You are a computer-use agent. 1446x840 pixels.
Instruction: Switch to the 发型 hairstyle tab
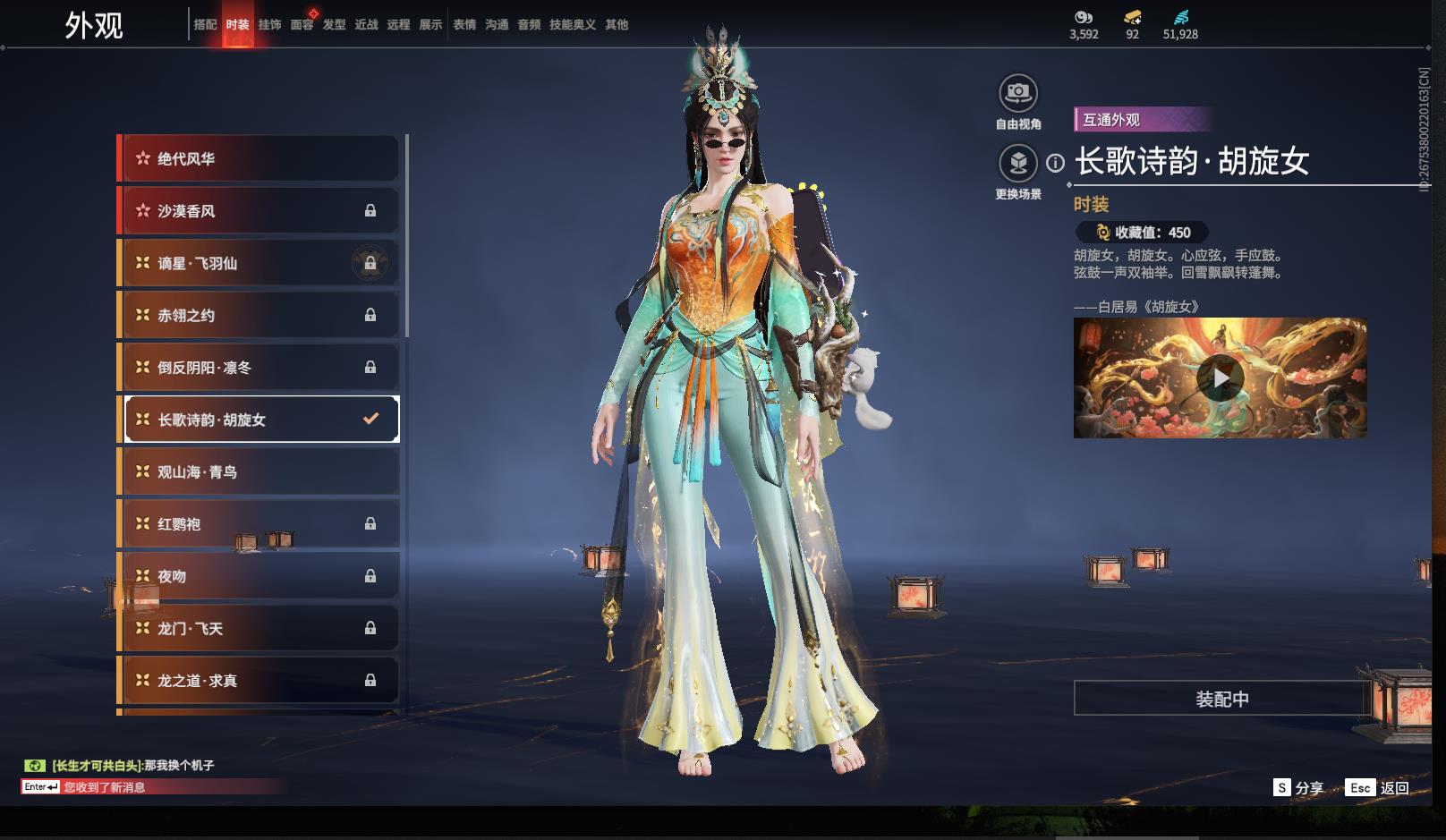coord(334,25)
